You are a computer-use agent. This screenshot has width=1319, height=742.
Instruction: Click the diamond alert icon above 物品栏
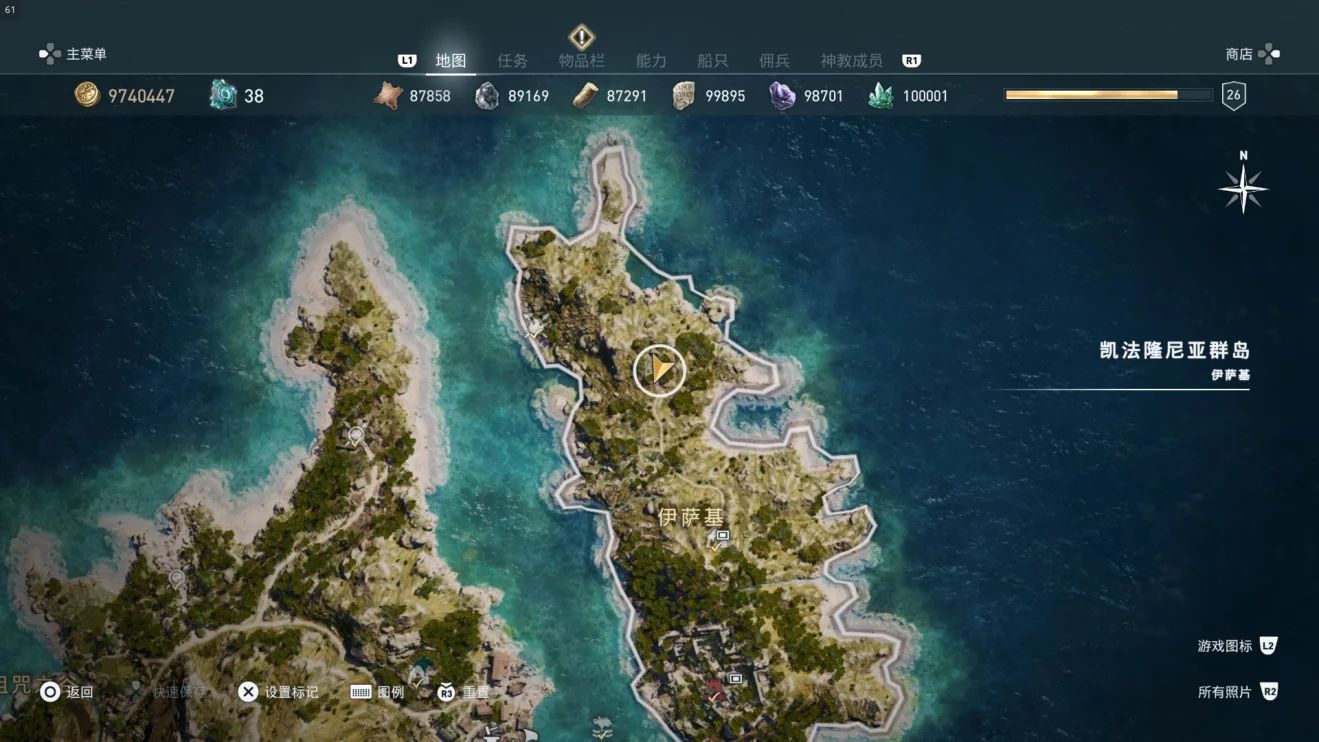pyautogui.click(x=581, y=37)
